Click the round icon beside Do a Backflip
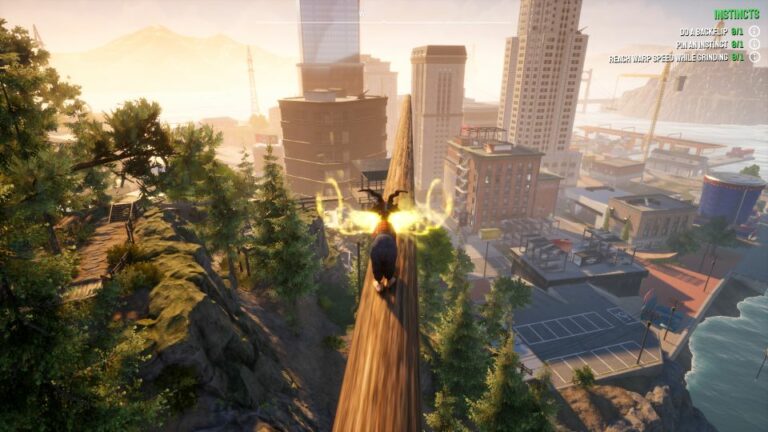This screenshot has width=768, height=432. [754, 31]
